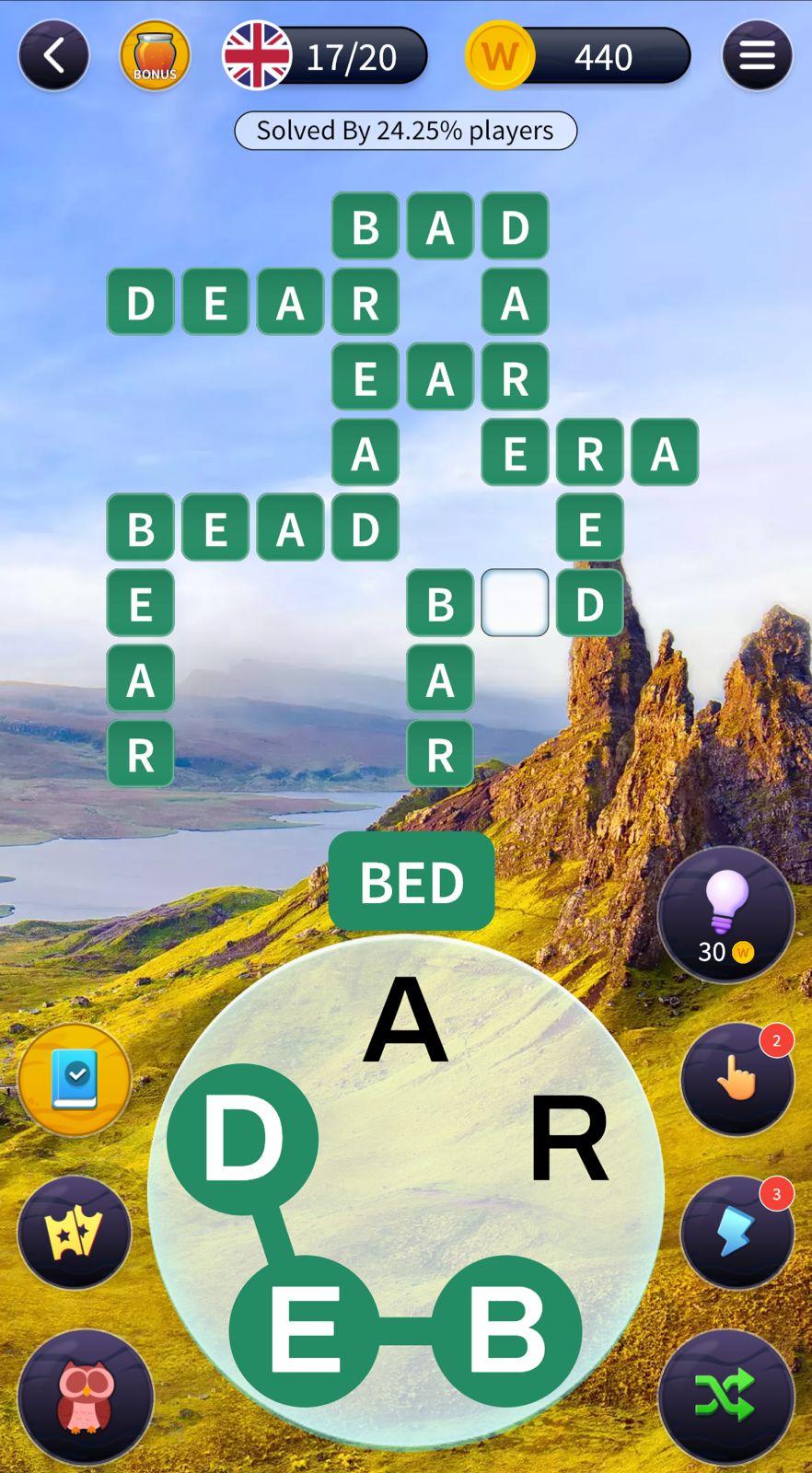This screenshot has height=1473, width=812.
Task: Open the blue book checklist
Action: pos(75,1079)
